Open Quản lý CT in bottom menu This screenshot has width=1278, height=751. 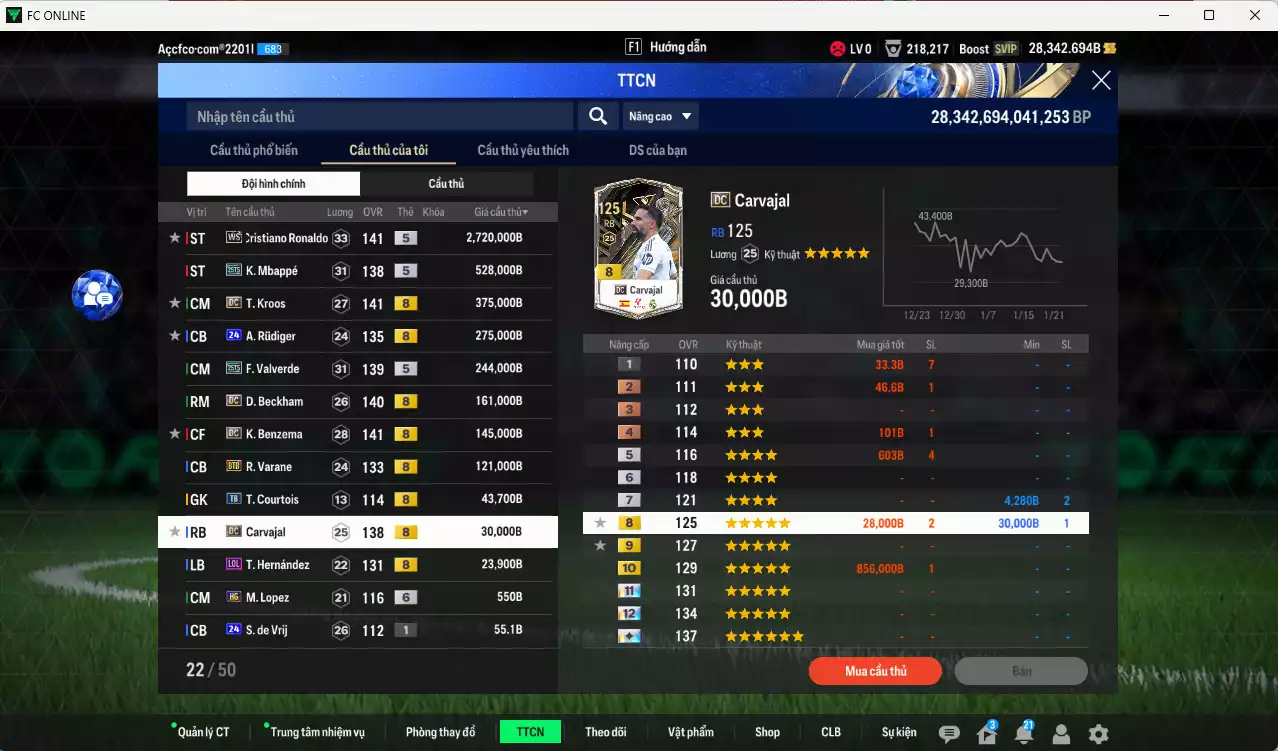pos(203,732)
